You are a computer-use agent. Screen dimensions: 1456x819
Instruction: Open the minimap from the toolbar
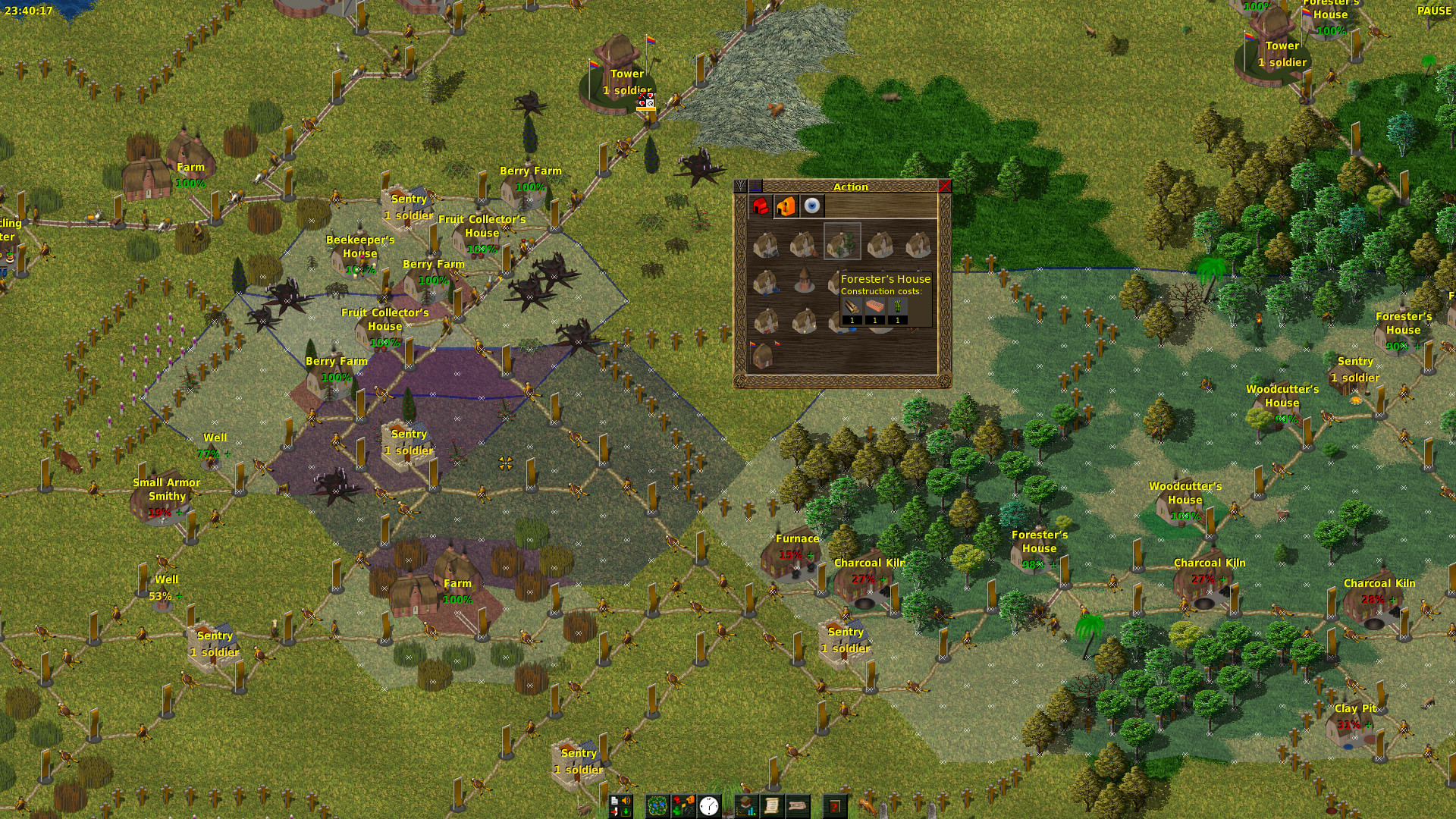pos(657,806)
